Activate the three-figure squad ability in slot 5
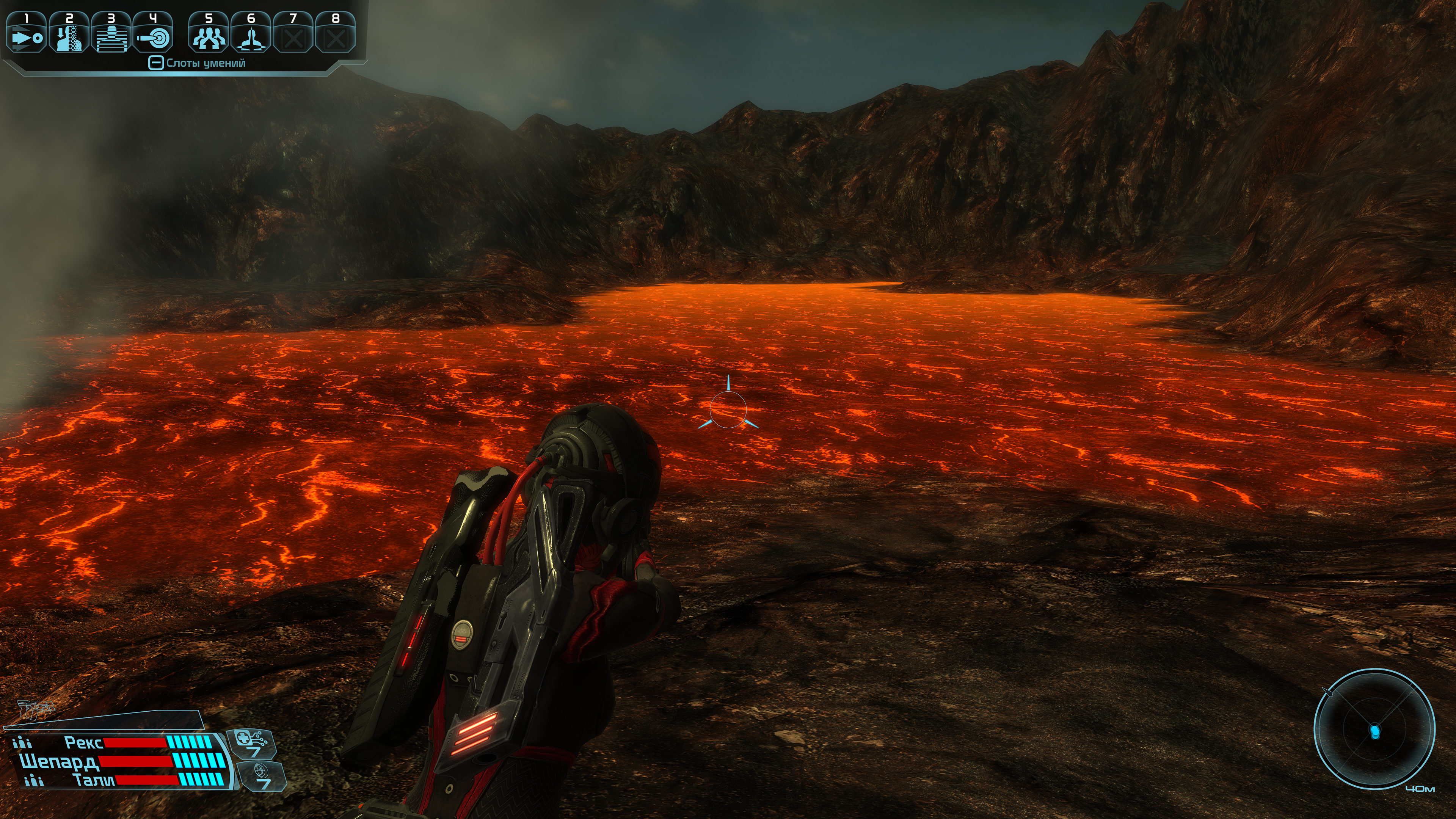 209,33
